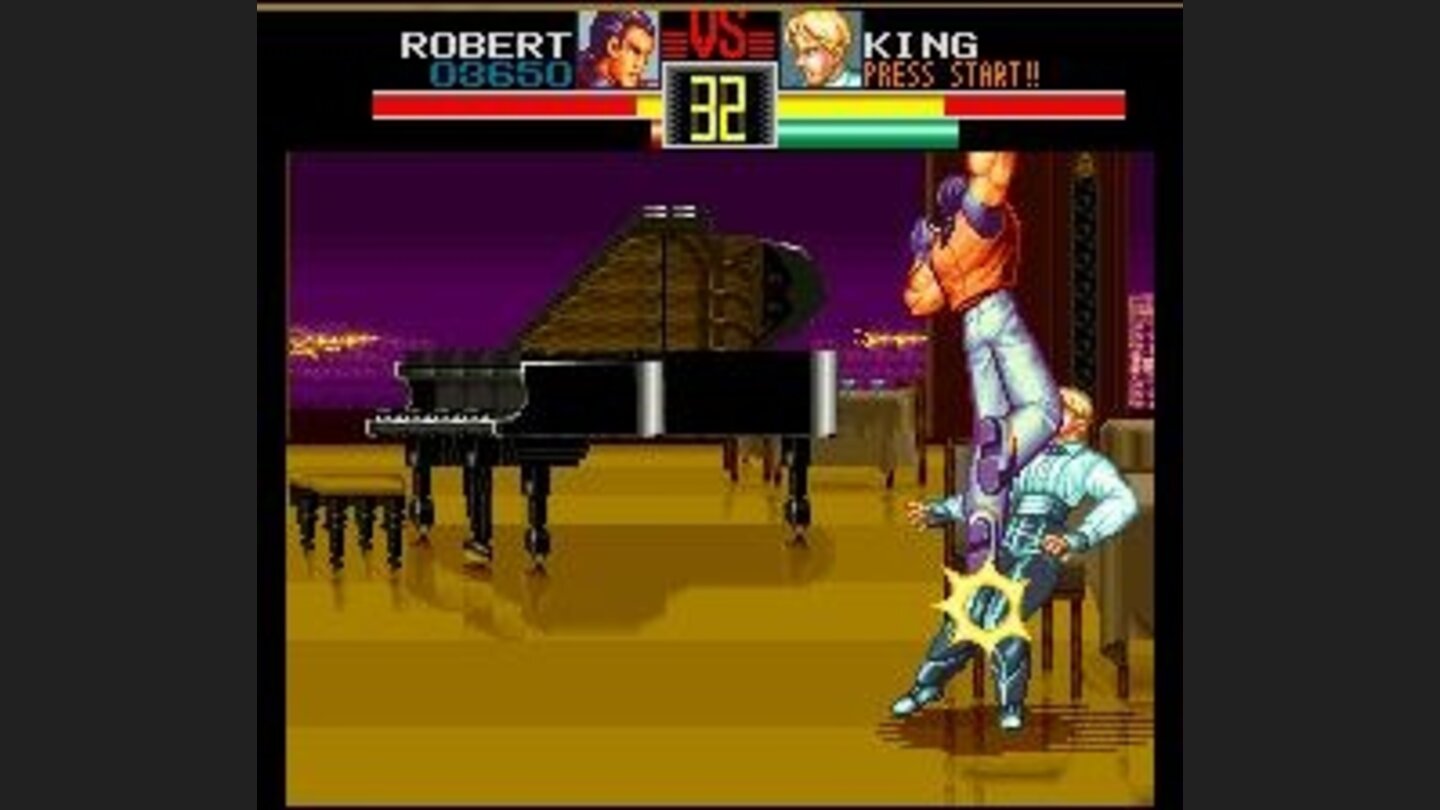Image resolution: width=1440 pixels, height=810 pixels.
Task: Select the red VS emblem
Action: (718, 35)
